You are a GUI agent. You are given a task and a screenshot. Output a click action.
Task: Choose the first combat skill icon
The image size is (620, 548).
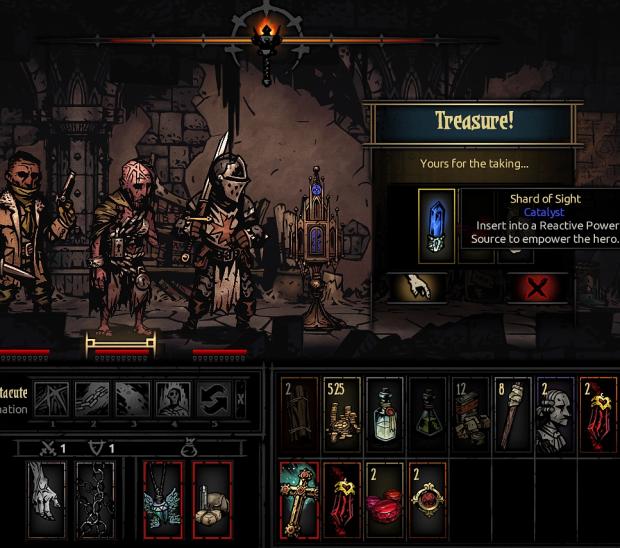(52, 399)
